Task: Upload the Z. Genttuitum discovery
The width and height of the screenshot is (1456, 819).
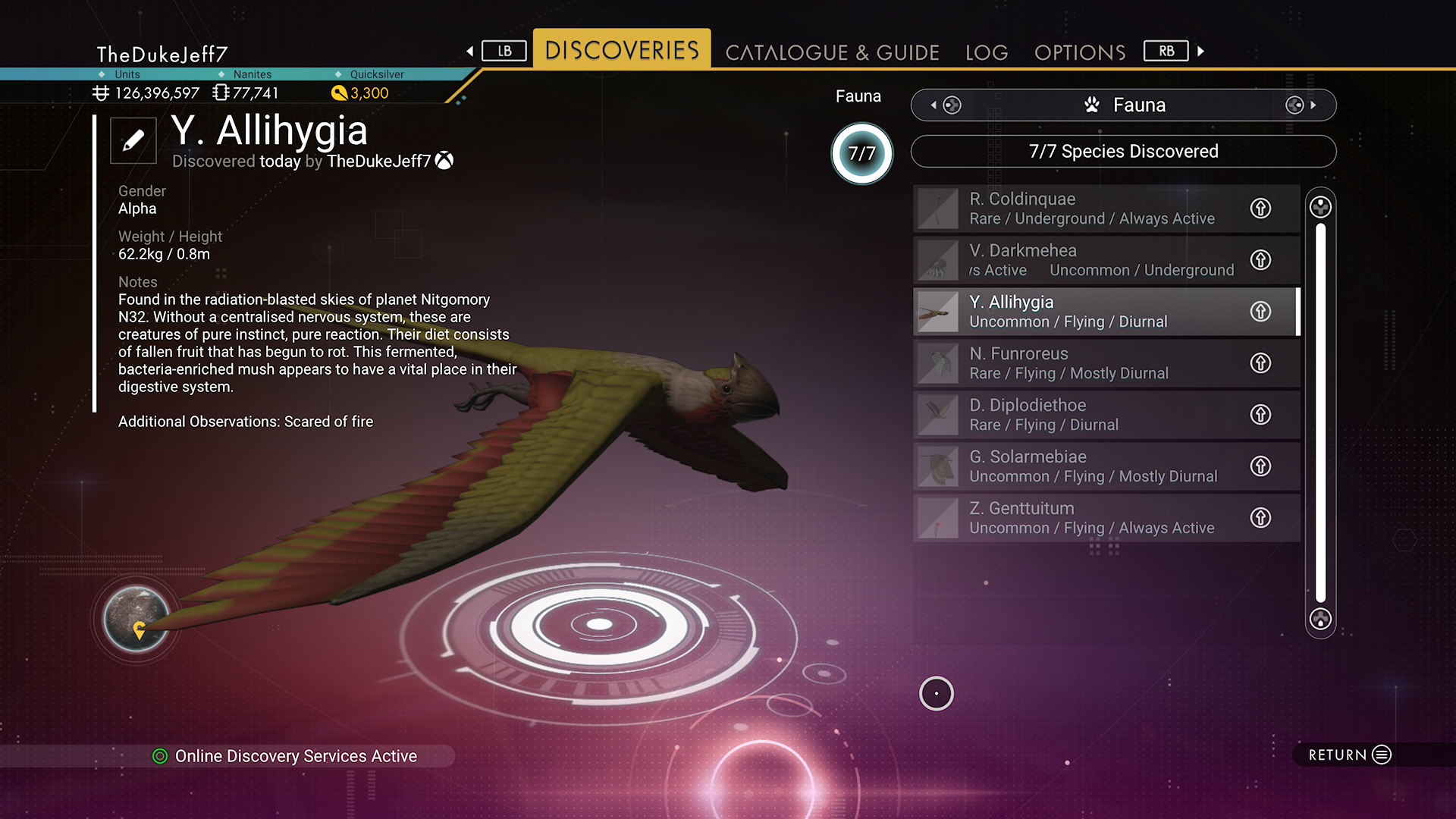Action: click(x=1260, y=518)
